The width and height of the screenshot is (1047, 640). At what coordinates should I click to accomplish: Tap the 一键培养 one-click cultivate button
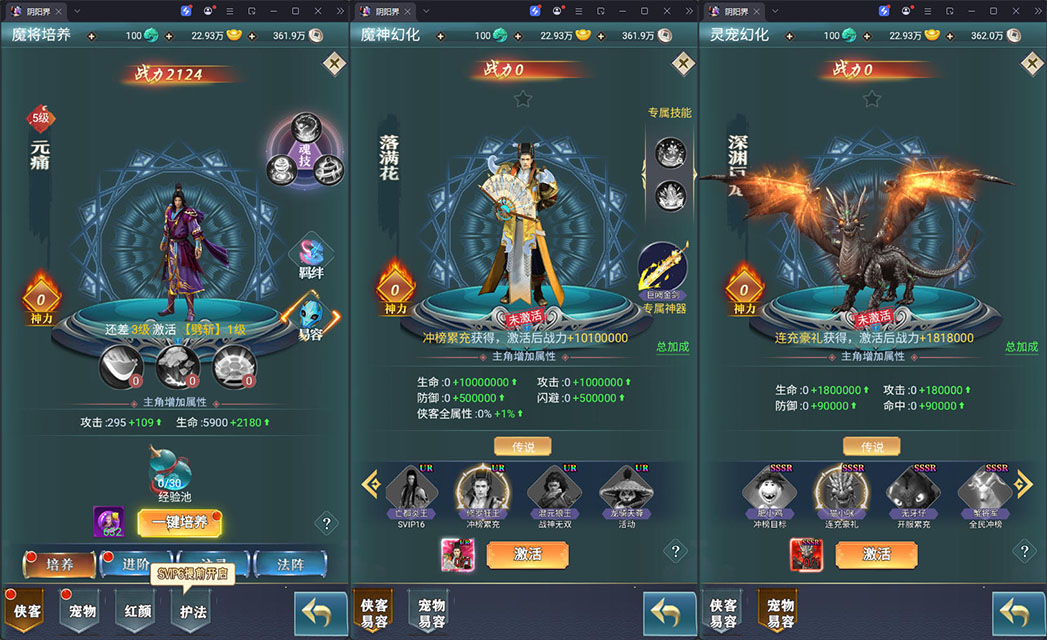[180, 522]
